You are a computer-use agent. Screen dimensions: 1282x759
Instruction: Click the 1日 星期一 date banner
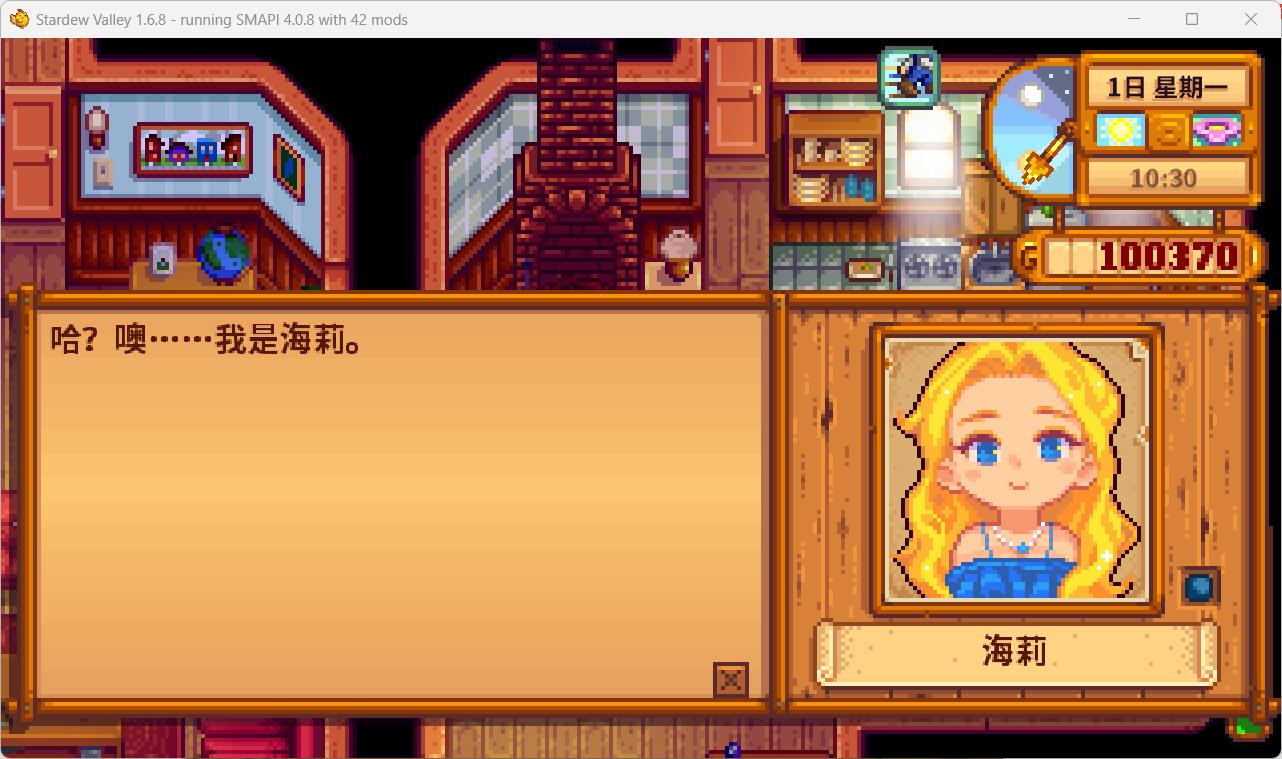click(1168, 86)
